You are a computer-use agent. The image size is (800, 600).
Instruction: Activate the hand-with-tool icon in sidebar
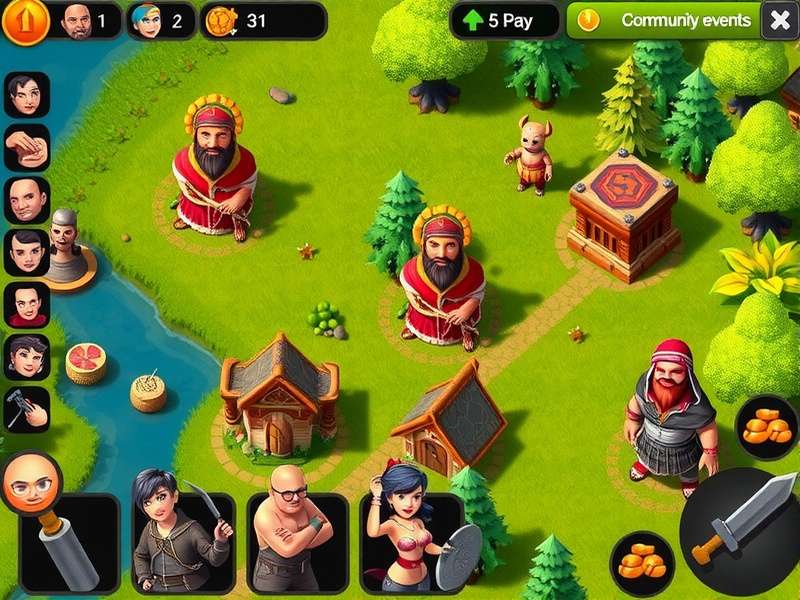click(x=27, y=409)
